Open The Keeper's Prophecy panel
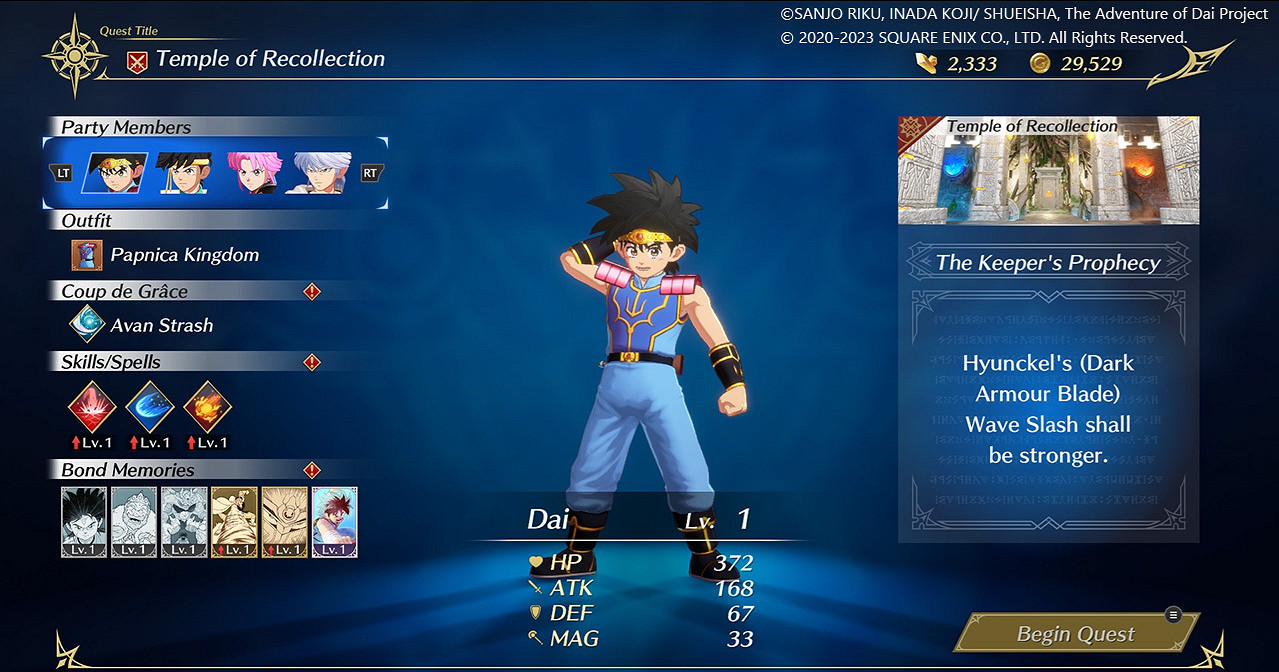The width and height of the screenshot is (1279, 672). [1048, 263]
